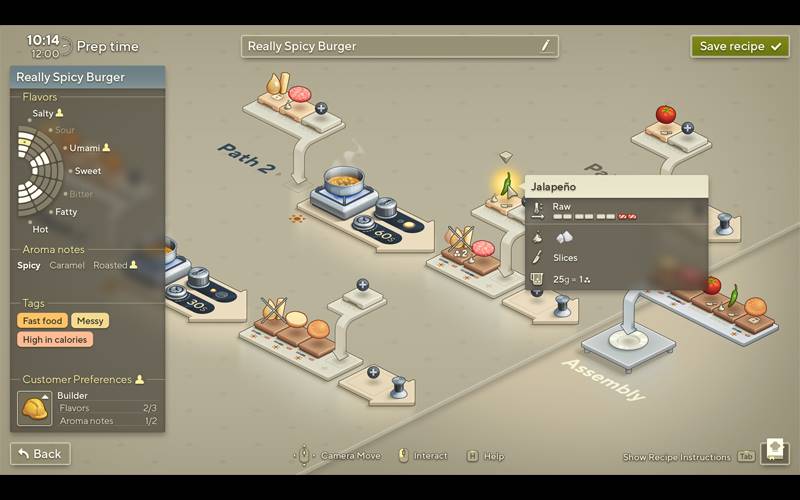This screenshot has width=800, height=500.
Task: Open the Builder customer preference portrait
Action: click(x=35, y=408)
